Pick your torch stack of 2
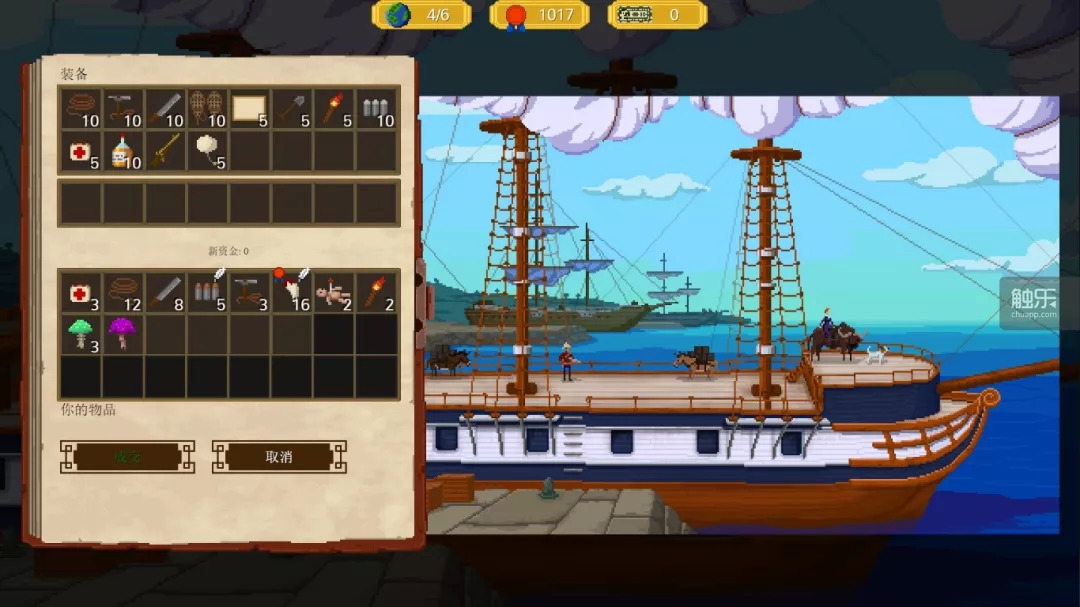1080x607 pixels. 375,292
